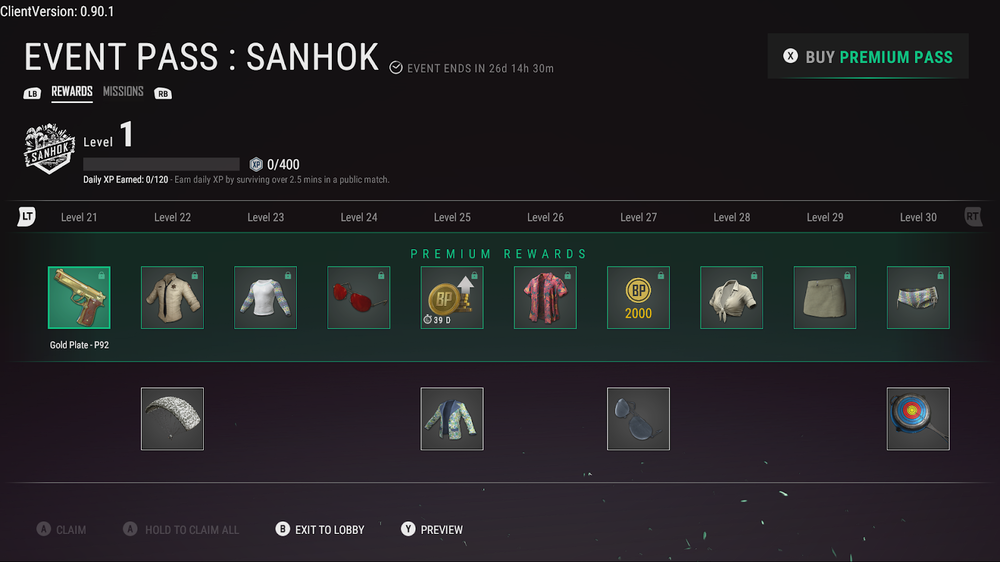Select the striped shorts premium reward

coord(918,298)
